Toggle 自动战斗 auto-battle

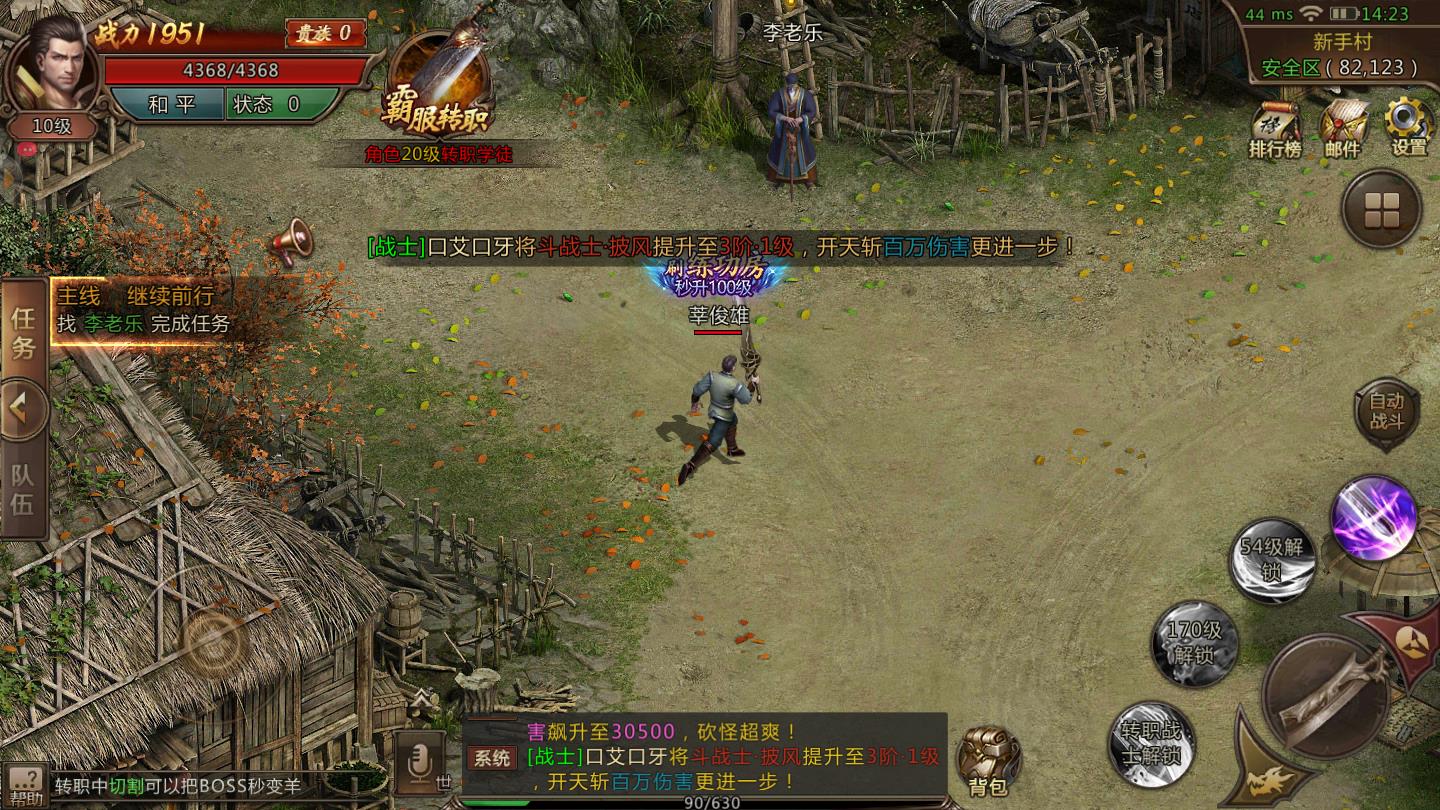(1387, 411)
